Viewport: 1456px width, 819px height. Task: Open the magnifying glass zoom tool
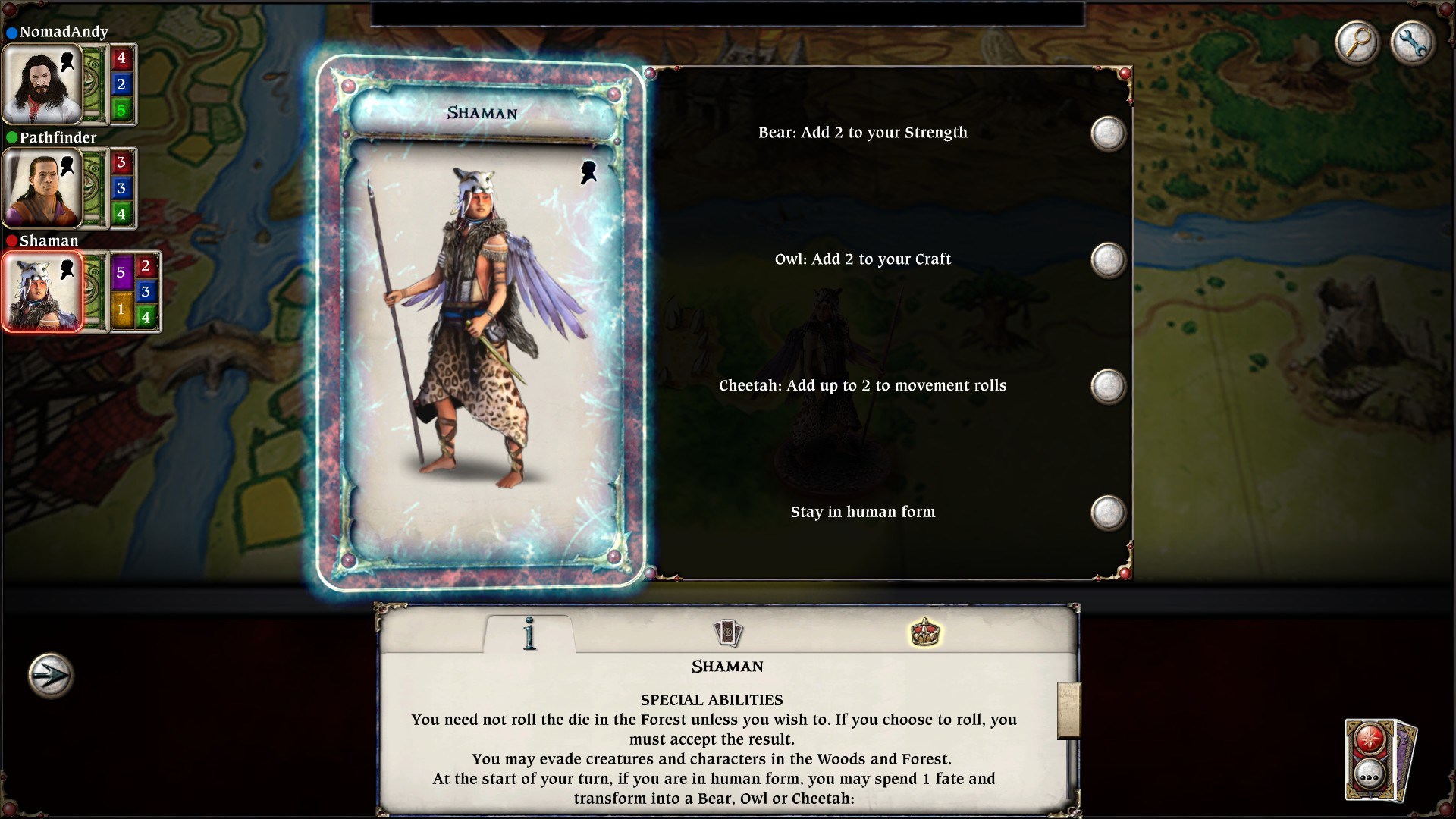tap(1357, 43)
